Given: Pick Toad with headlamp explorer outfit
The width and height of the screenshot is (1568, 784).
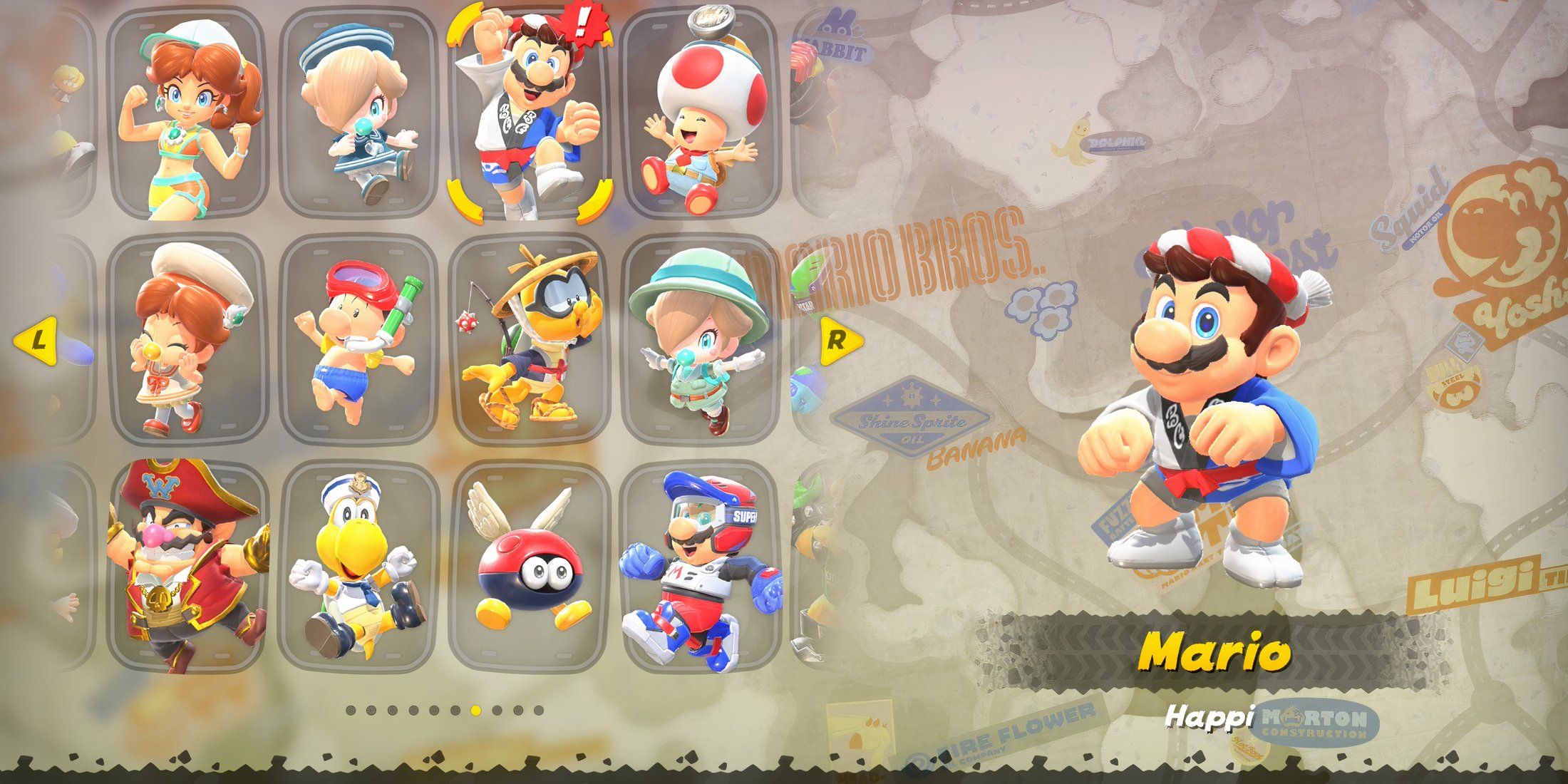Looking at the screenshot, I should tap(699, 114).
